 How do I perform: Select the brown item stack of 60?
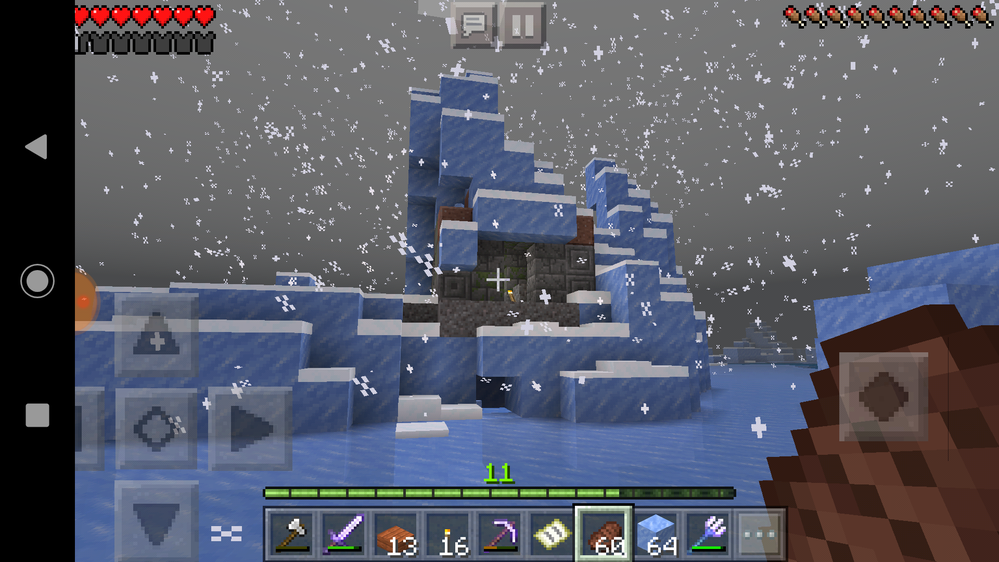point(603,535)
